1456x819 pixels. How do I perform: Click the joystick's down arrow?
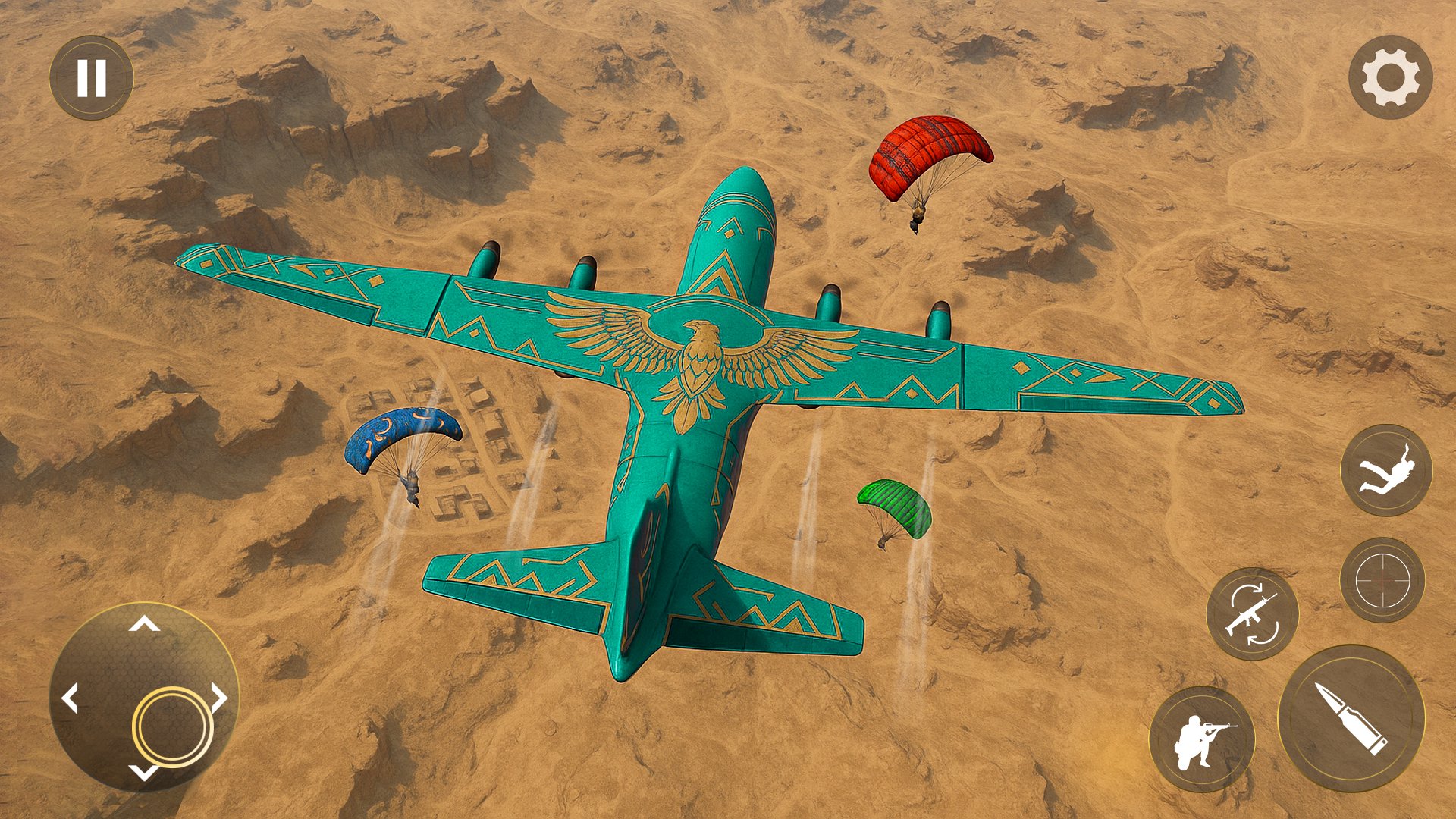point(143,772)
